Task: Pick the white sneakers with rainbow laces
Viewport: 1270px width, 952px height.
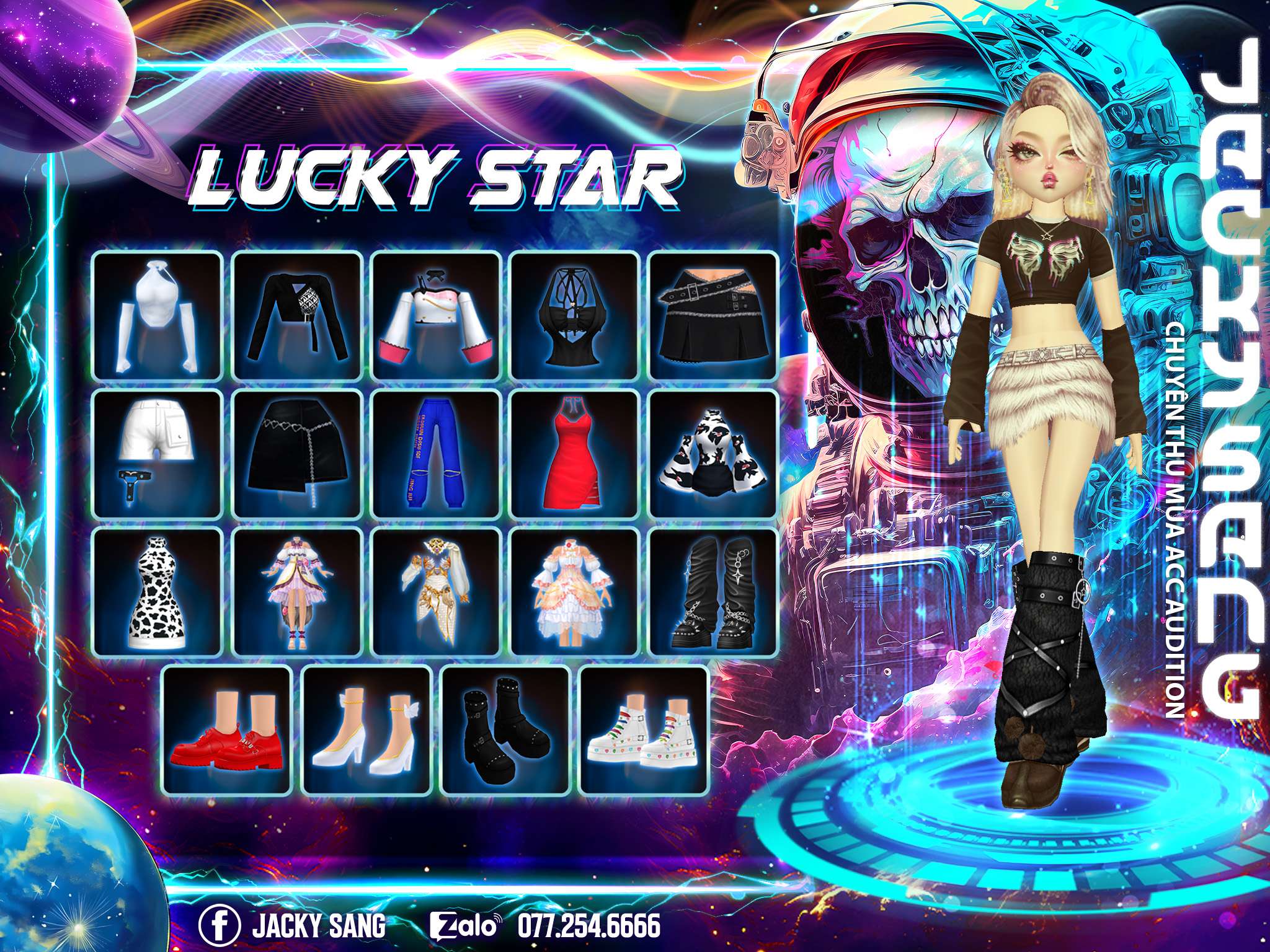Action: pyautogui.click(x=644, y=729)
